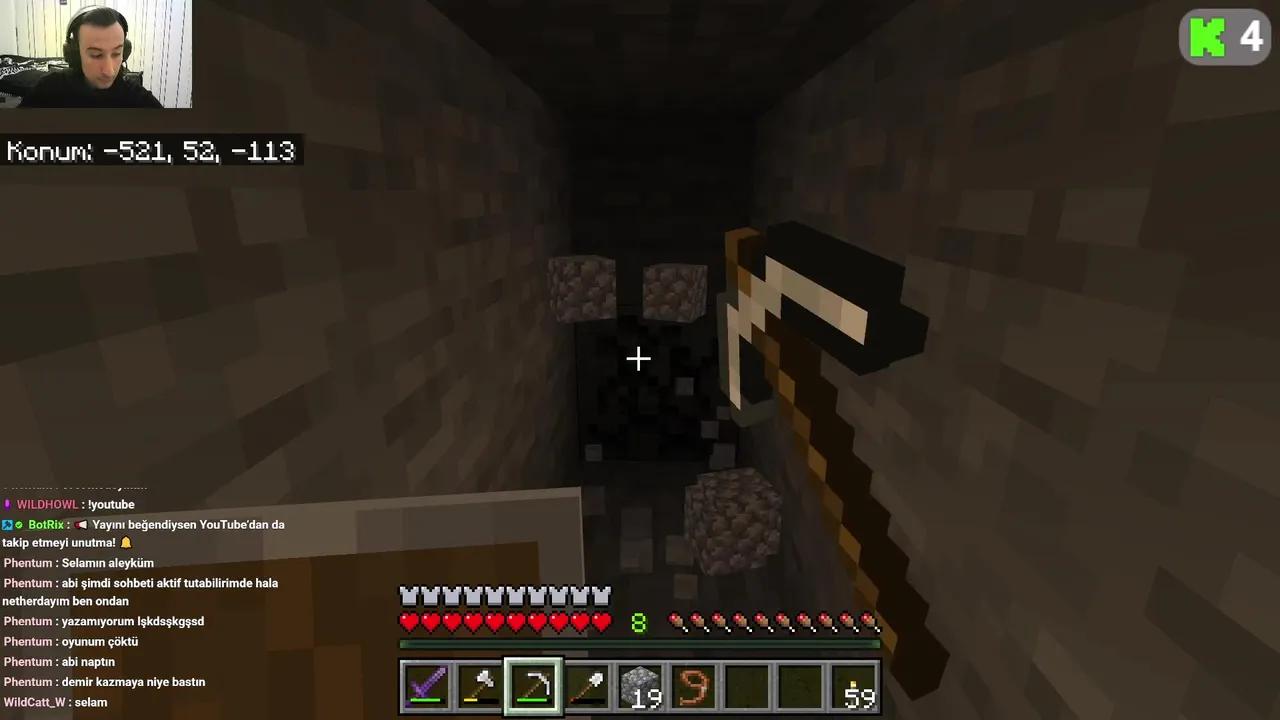Click BotRix's moderator sword badge

click(6, 524)
